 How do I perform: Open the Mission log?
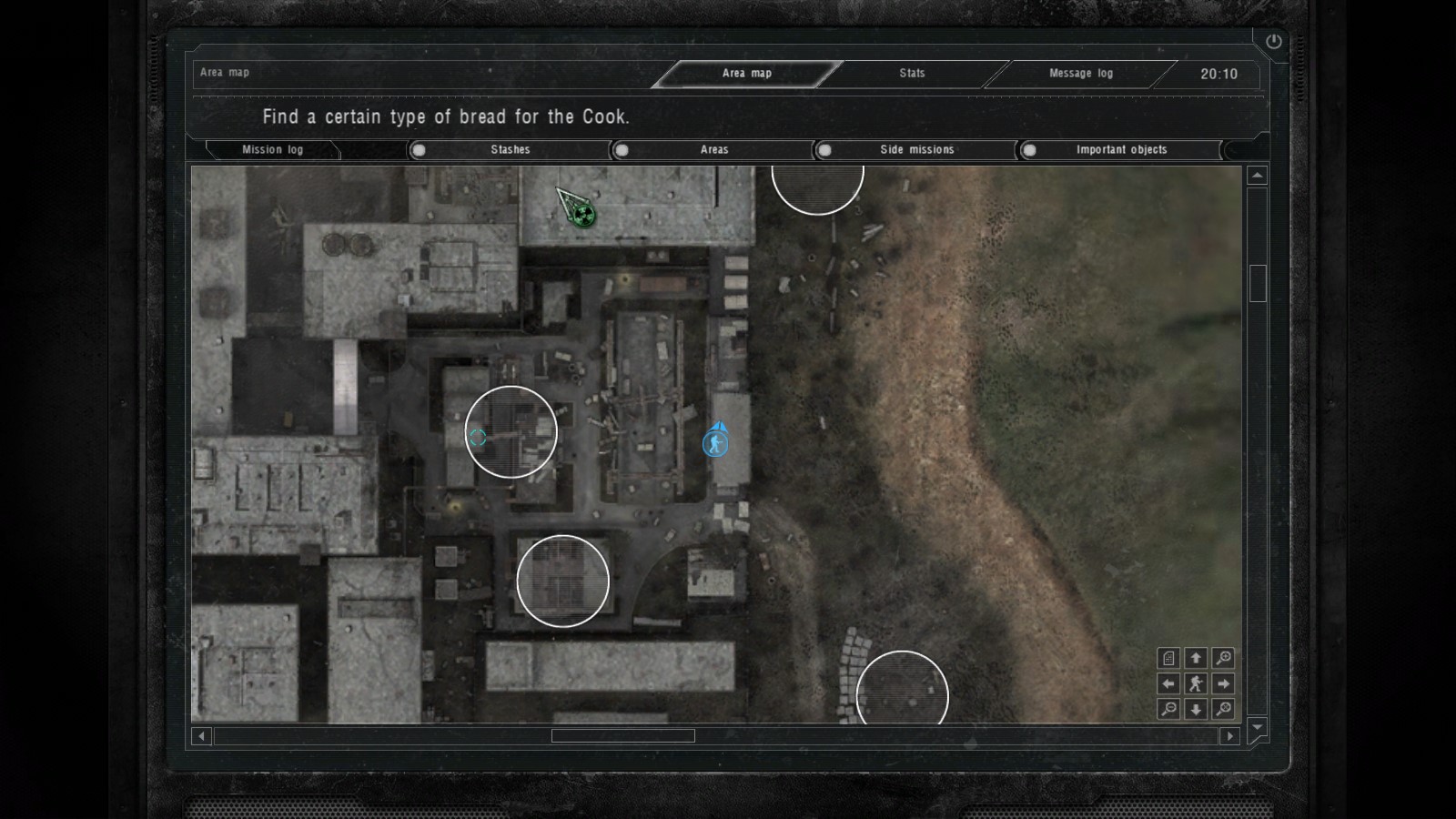tap(272, 150)
